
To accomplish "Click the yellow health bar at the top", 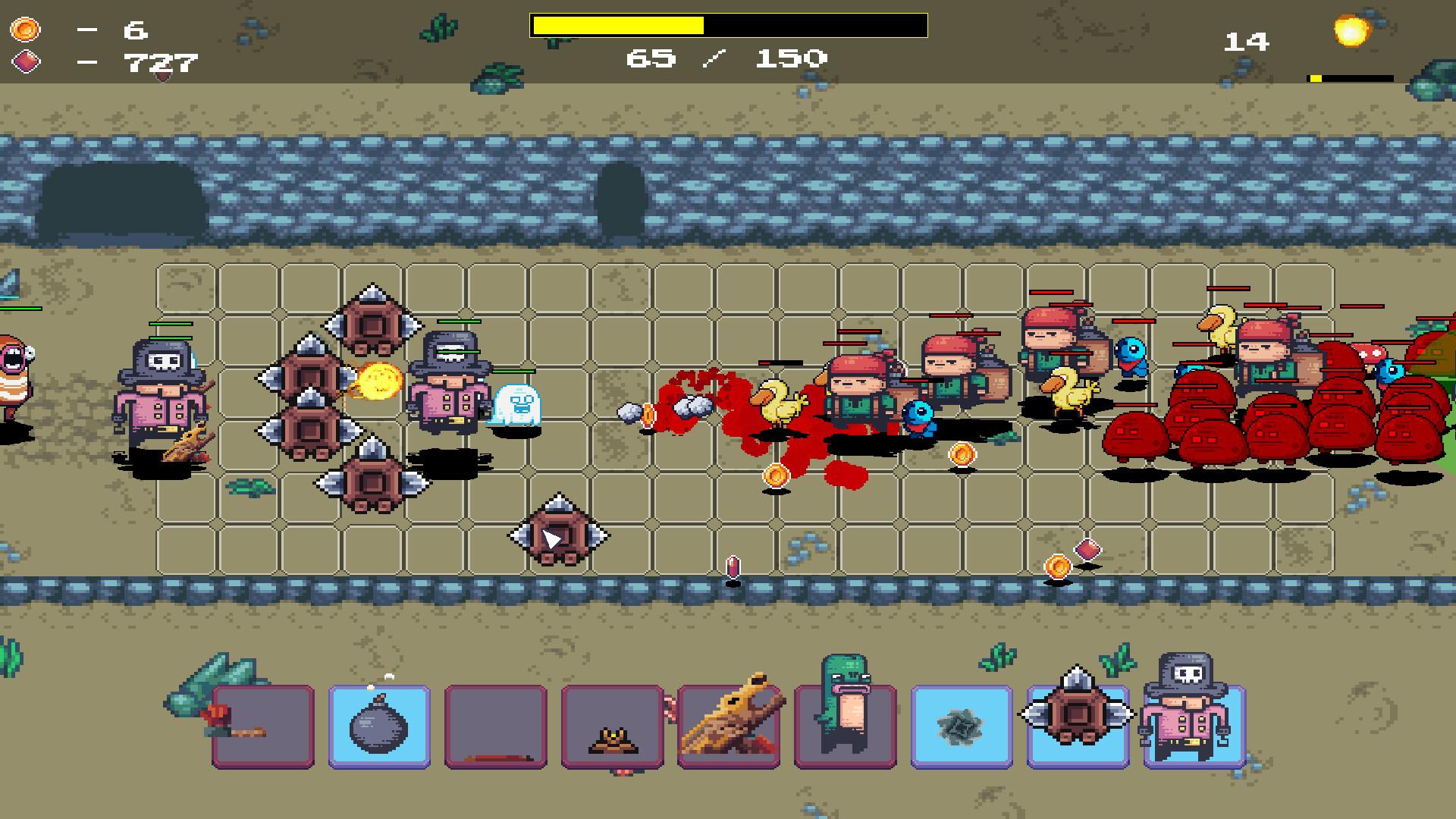I will (728, 25).
